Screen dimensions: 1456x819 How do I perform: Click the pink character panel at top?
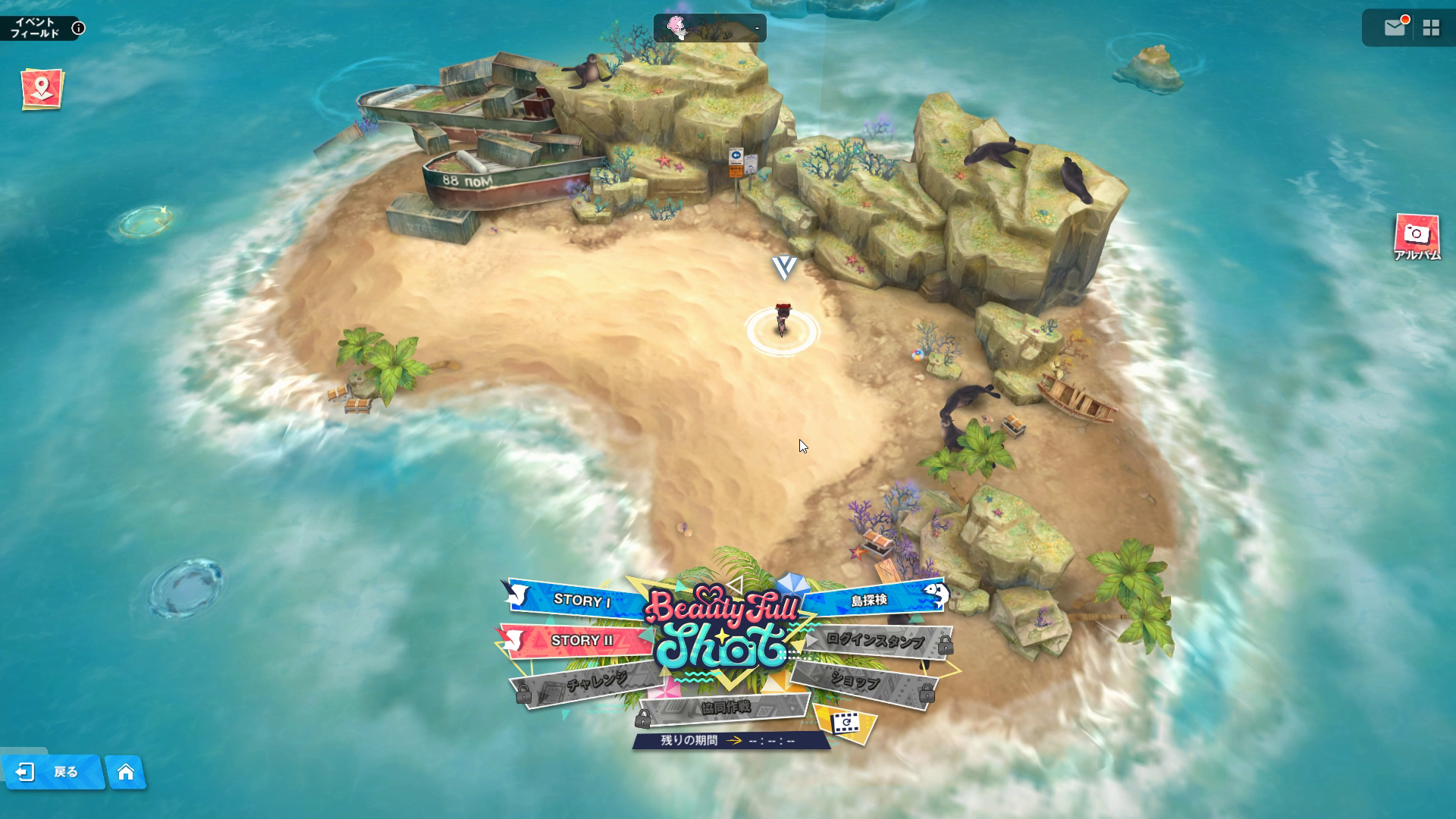point(709,28)
